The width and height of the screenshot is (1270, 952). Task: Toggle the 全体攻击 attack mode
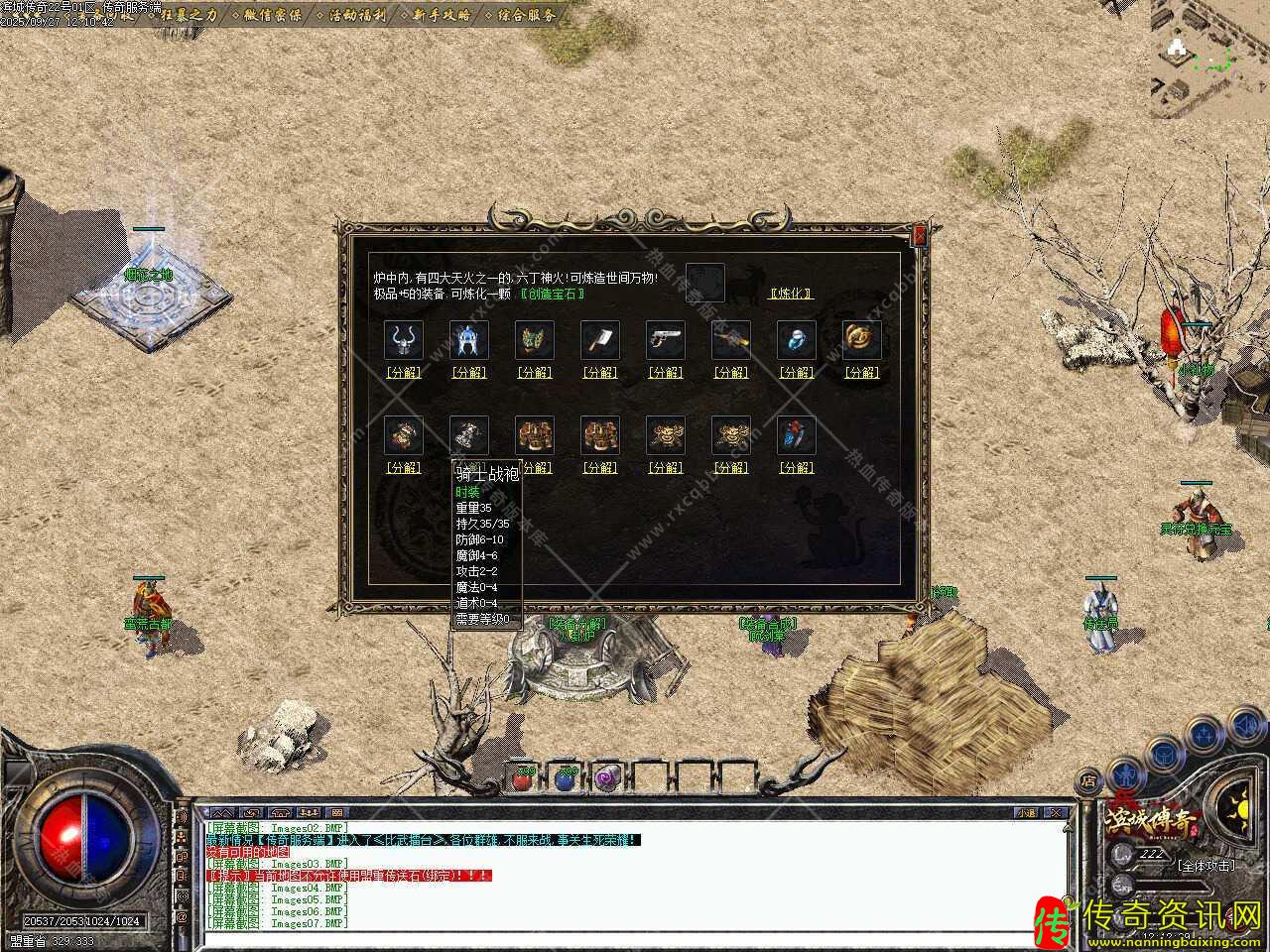point(1206,865)
